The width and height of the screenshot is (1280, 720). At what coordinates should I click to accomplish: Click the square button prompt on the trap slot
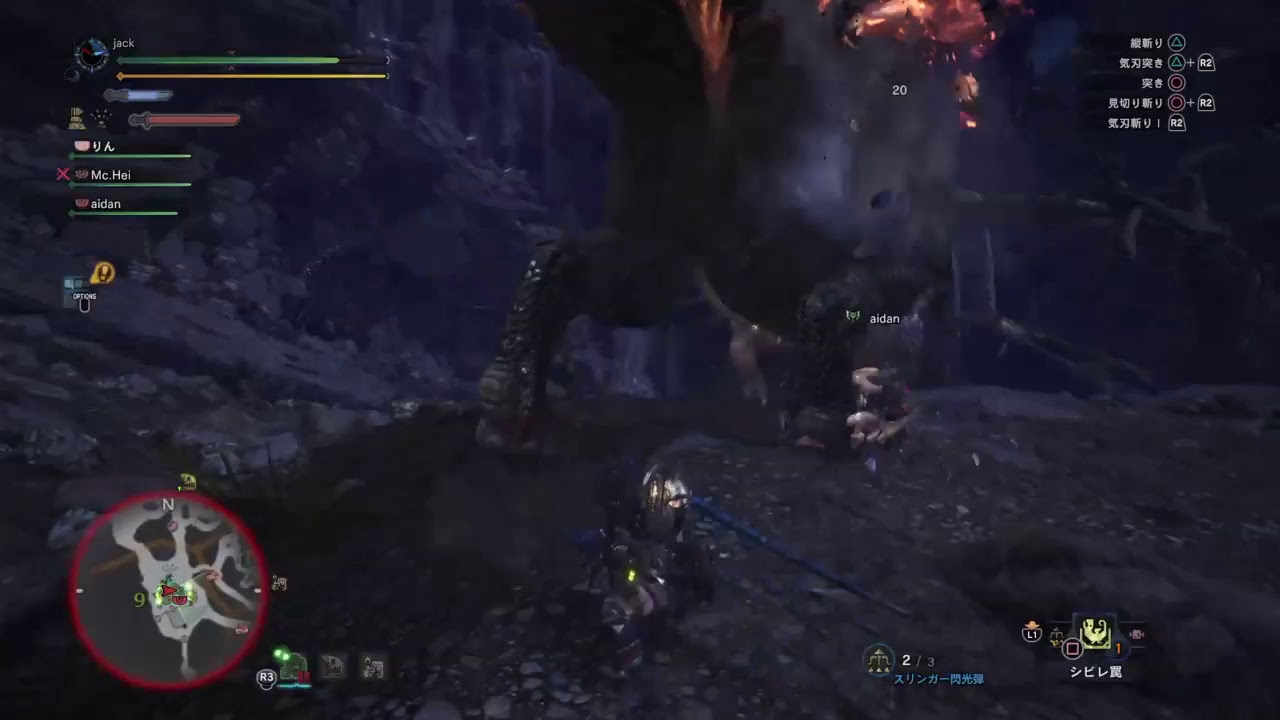coord(1073,646)
